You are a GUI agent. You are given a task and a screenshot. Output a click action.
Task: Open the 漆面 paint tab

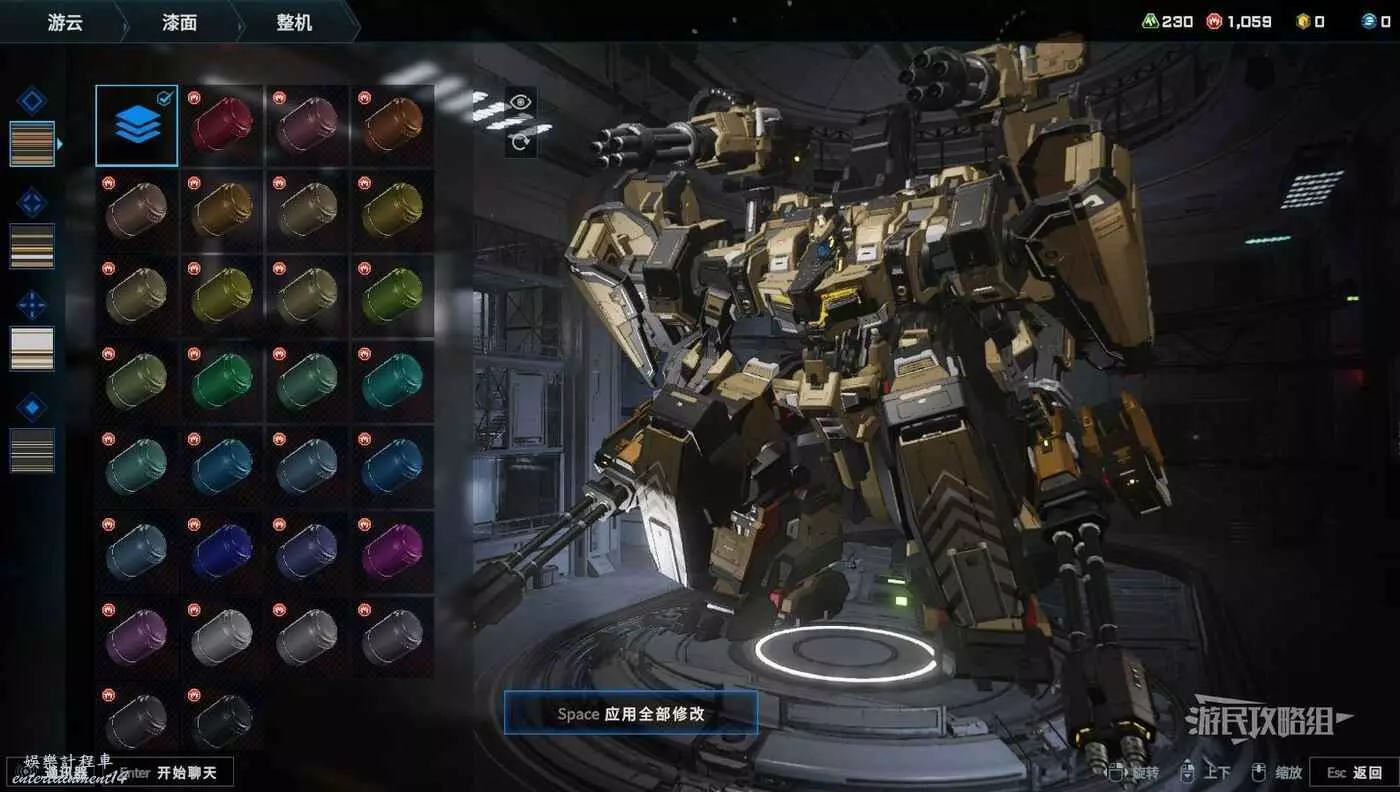coord(180,22)
